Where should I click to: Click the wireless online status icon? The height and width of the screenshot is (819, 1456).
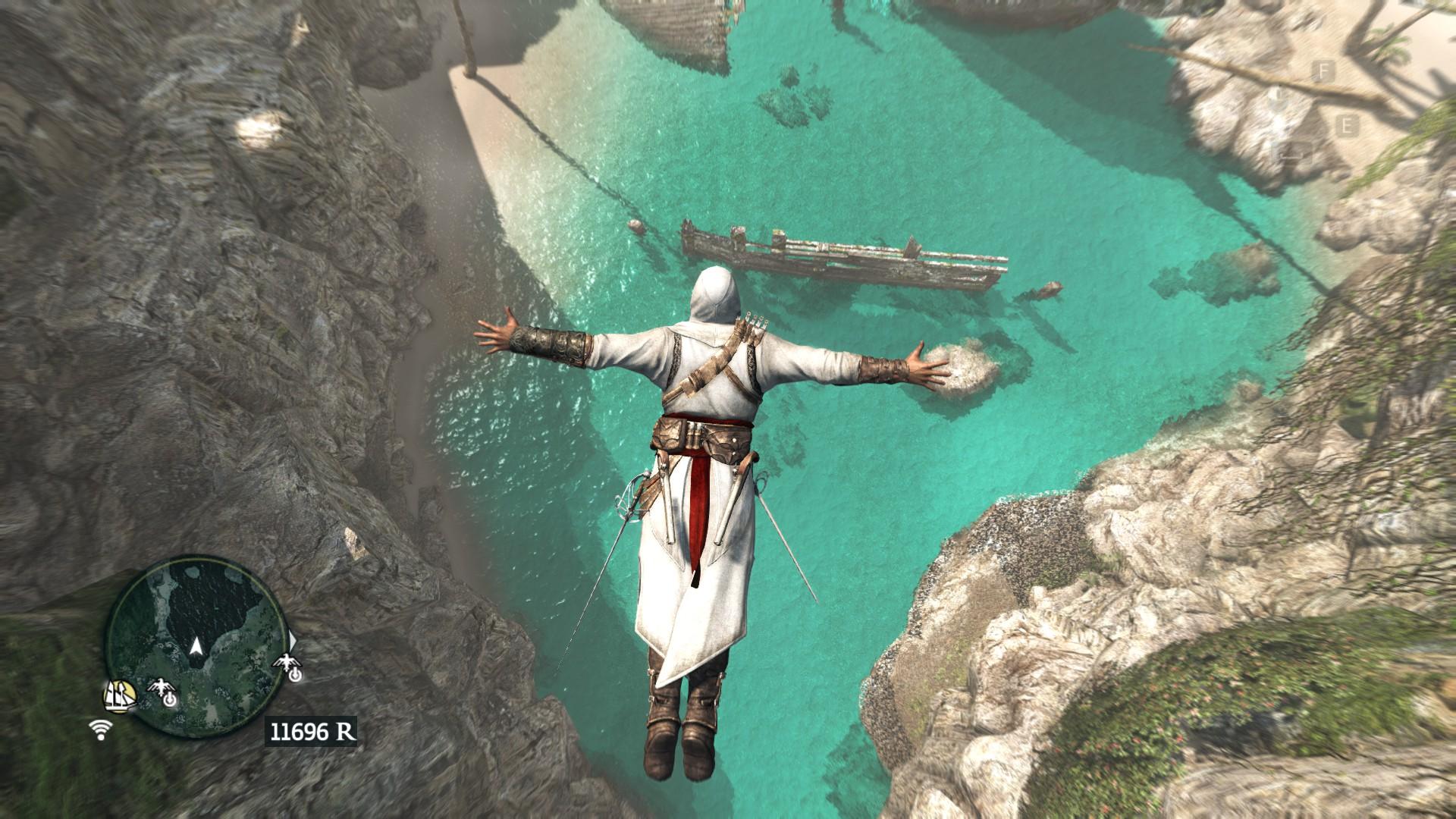[99, 730]
